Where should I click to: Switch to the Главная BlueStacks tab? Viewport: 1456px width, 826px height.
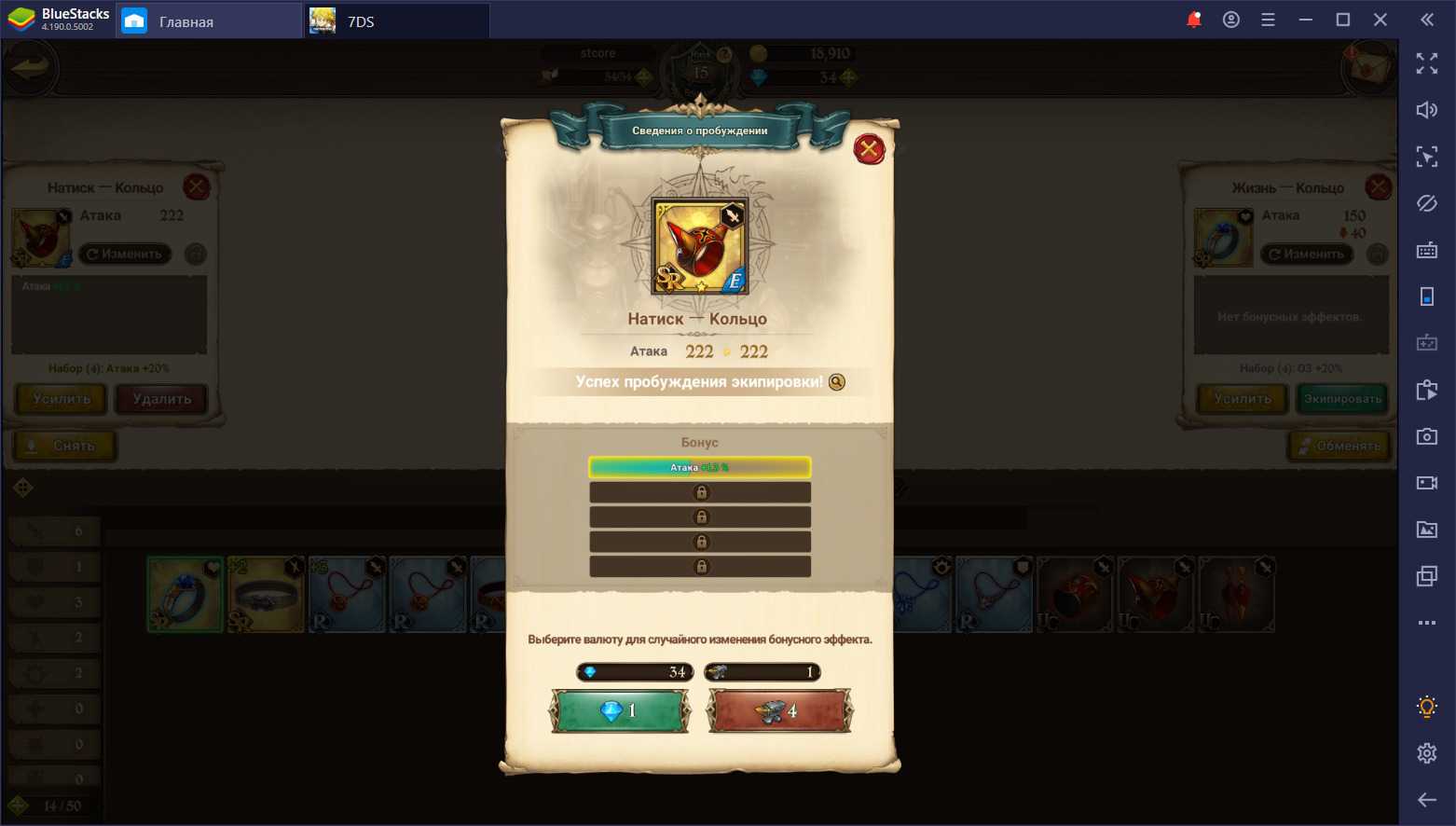point(186,21)
